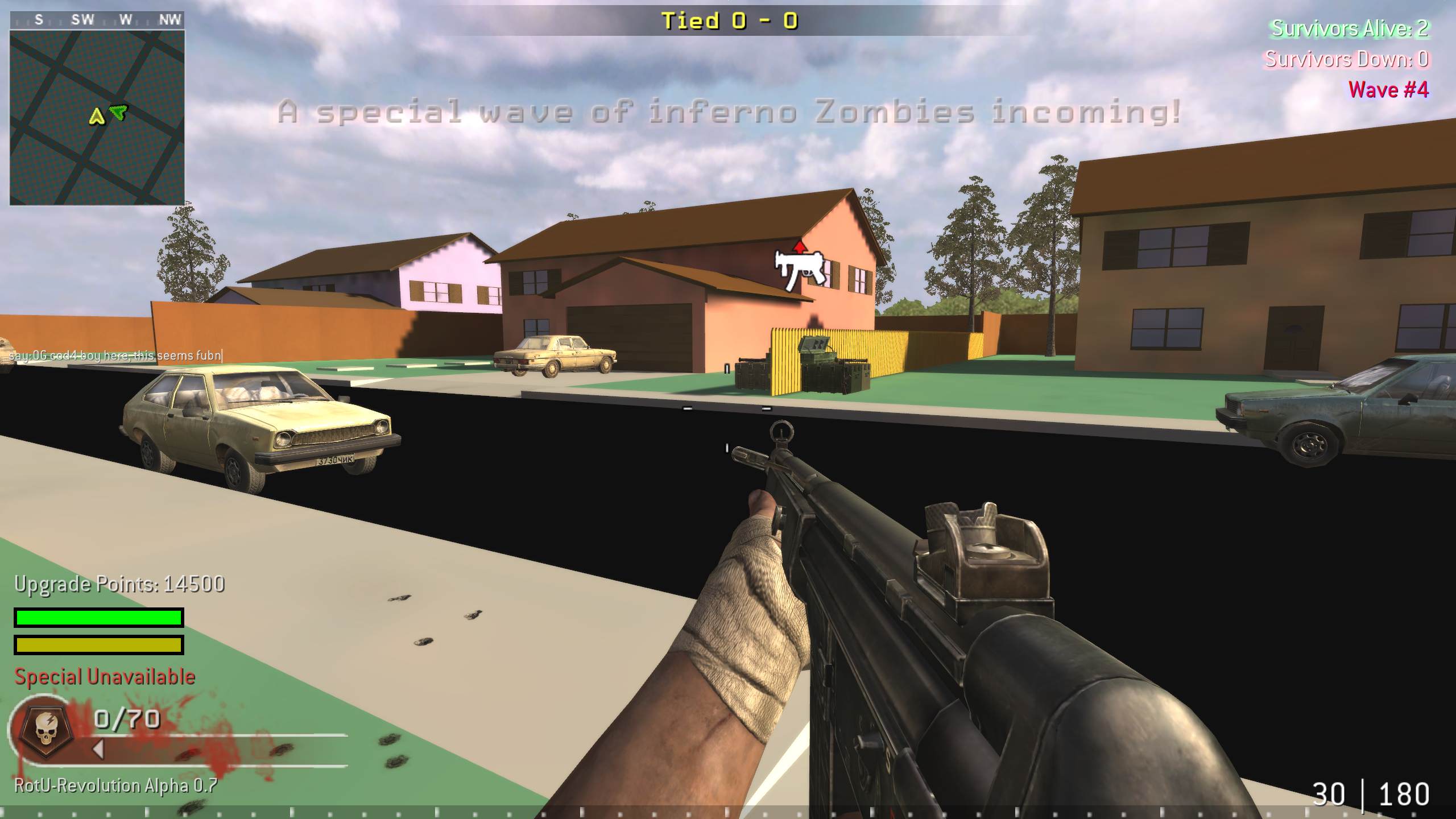Select the Tied 0 - 0 scoreboard header
The height and width of the screenshot is (819, 1456).
729,19
